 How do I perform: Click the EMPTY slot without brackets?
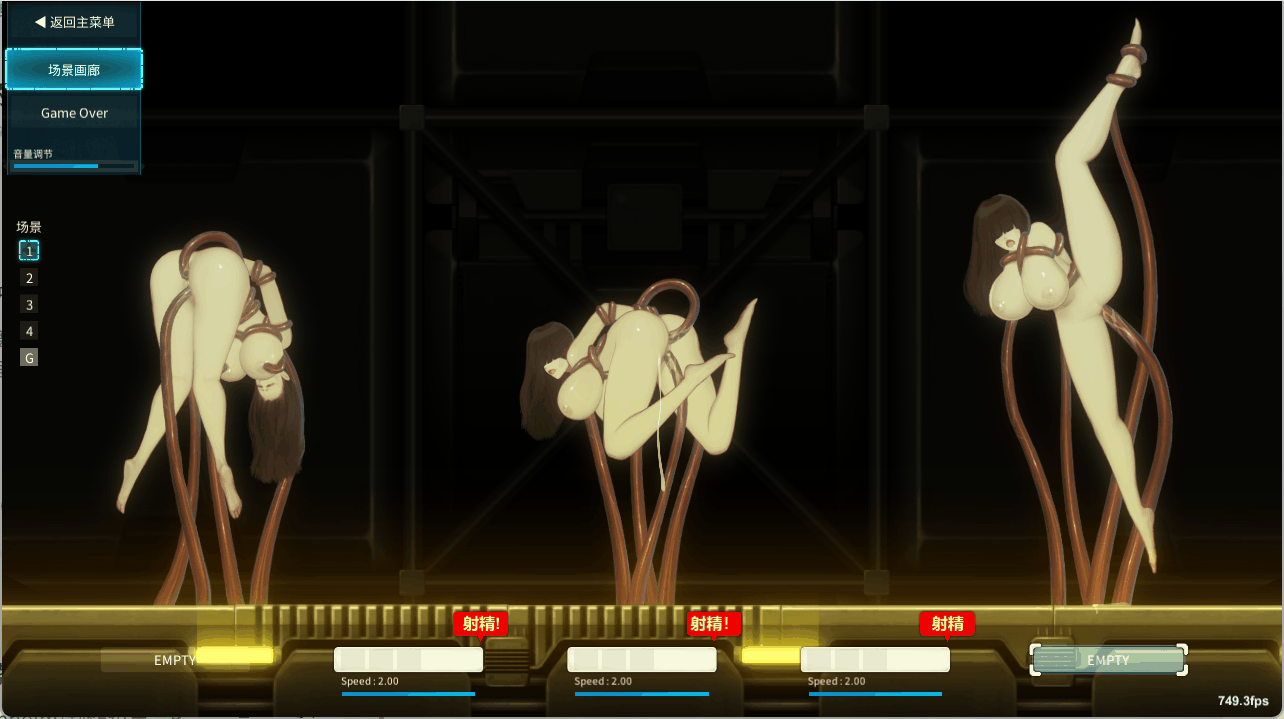coord(175,660)
